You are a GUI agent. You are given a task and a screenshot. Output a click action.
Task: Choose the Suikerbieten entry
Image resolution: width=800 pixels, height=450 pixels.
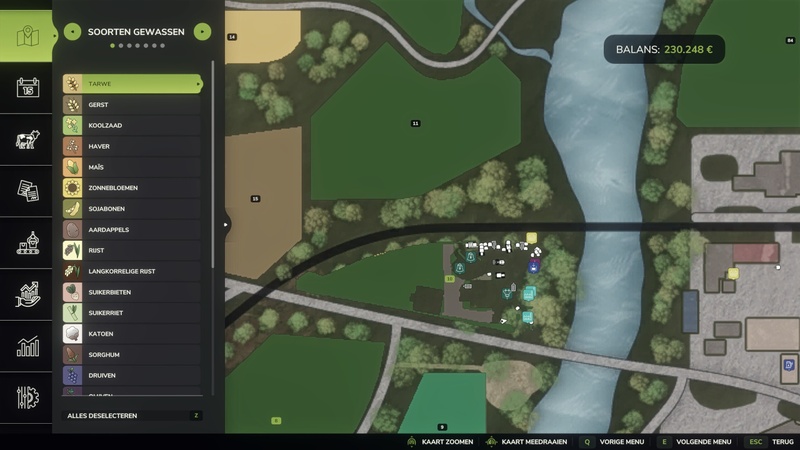[x=132, y=292]
